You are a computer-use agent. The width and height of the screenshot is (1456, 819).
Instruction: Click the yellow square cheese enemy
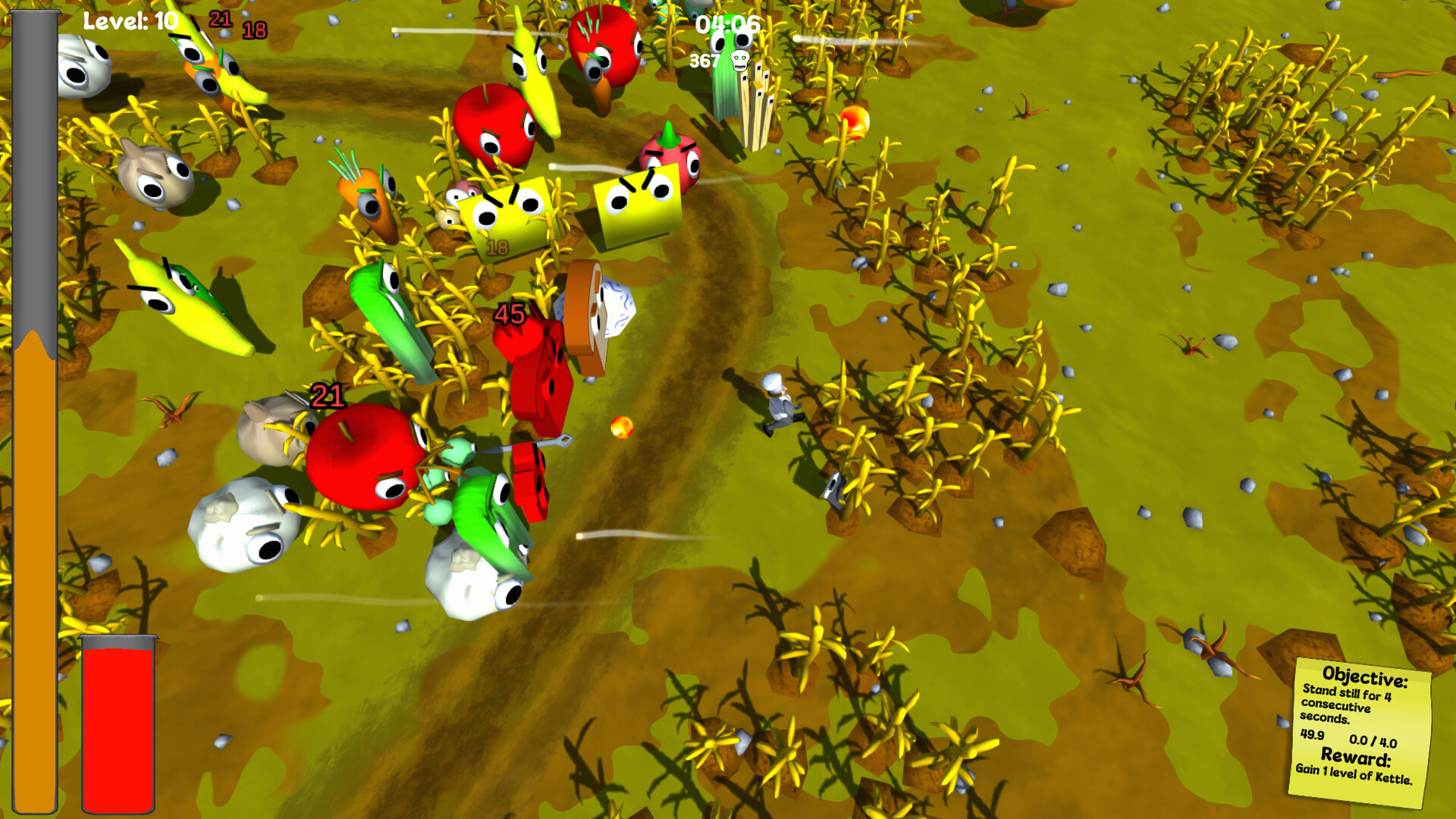[504, 212]
